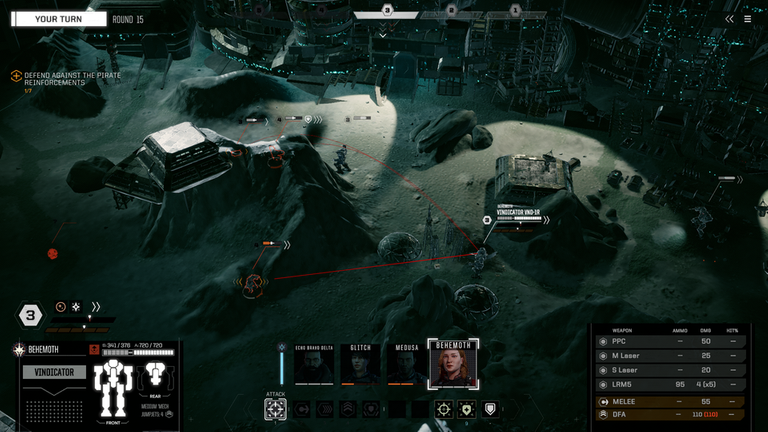Screen dimensions: 768x432
Task: Activate the crosshair ability icon
Action: click(444, 409)
